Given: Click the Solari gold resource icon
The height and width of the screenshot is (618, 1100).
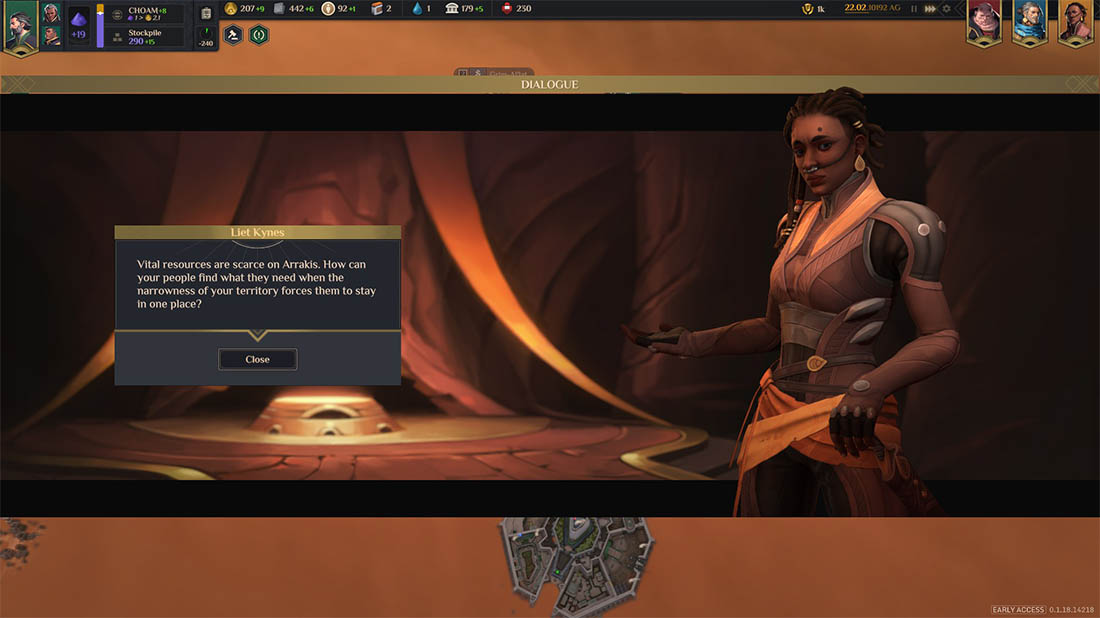Looking at the screenshot, I should pos(230,9).
